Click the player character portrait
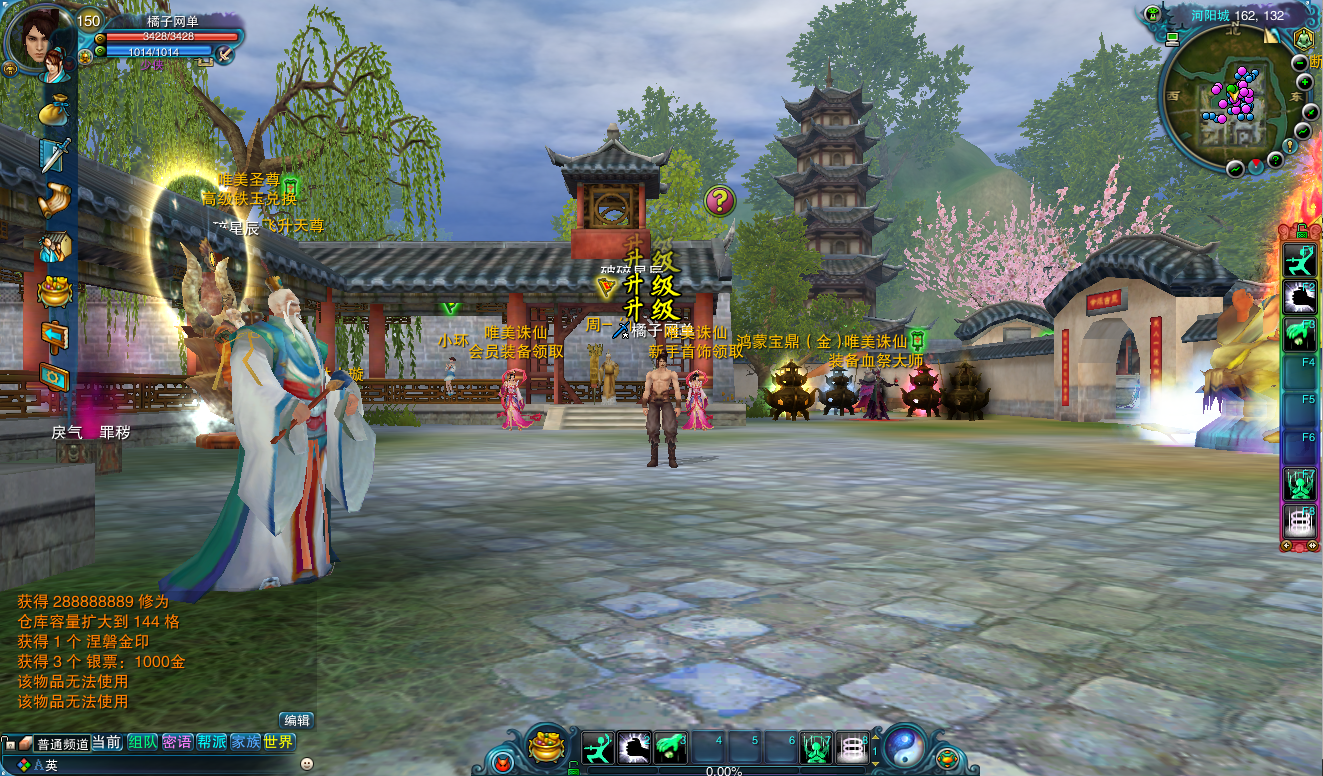The width and height of the screenshot is (1323, 776). click(38, 42)
